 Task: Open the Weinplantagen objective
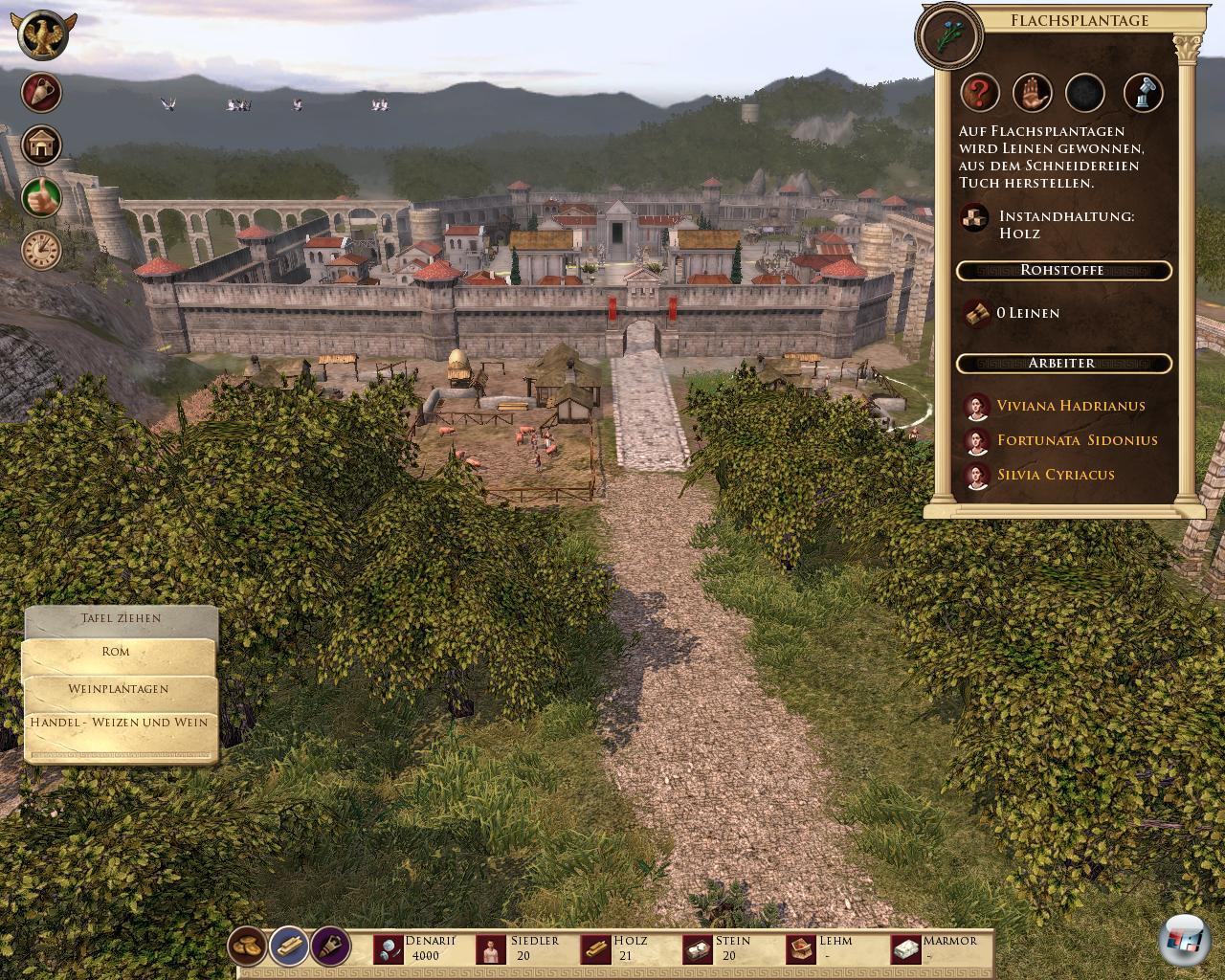[x=119, y=689]
